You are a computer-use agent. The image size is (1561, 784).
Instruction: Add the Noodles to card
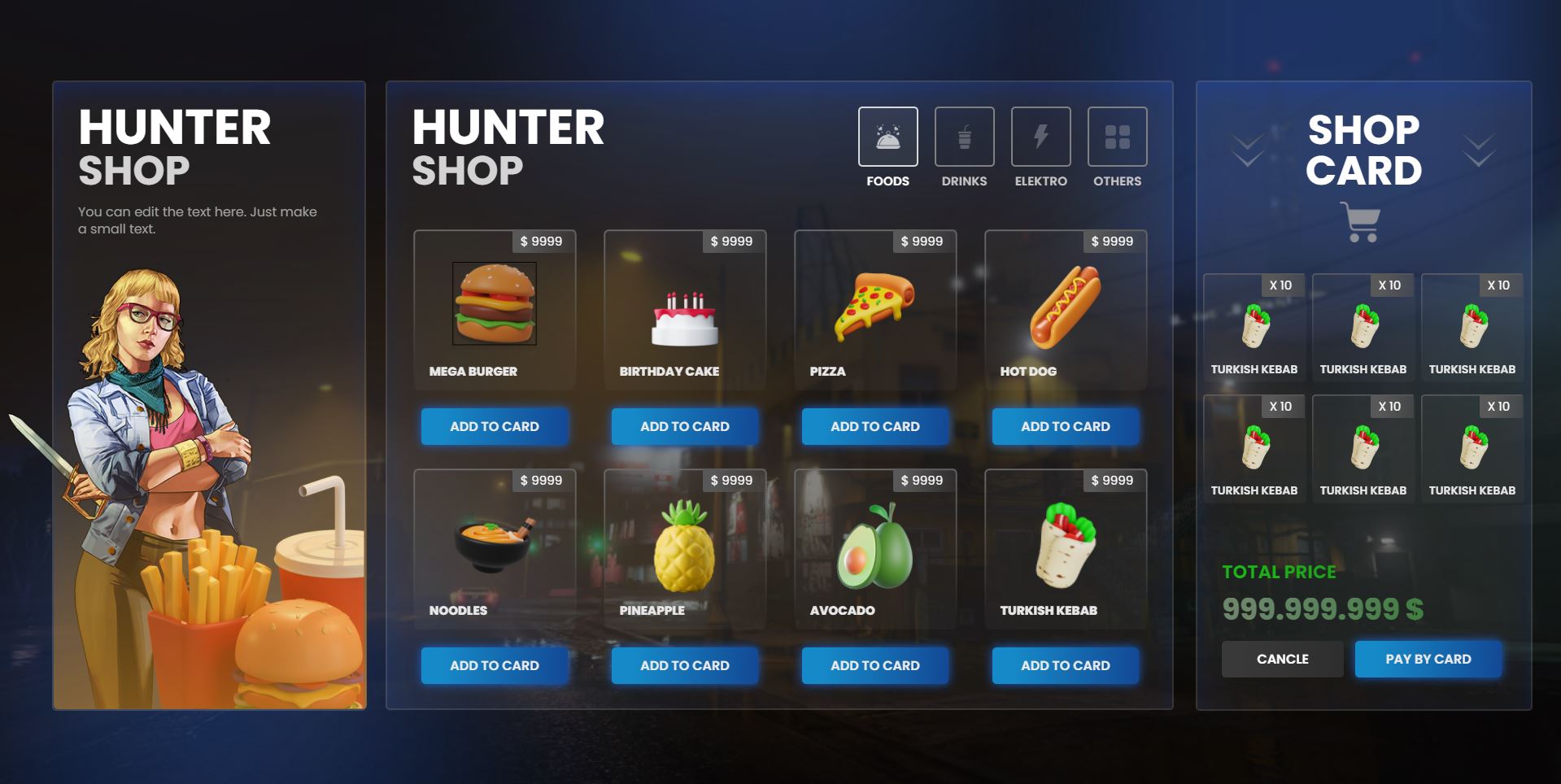tap(495, 665)
